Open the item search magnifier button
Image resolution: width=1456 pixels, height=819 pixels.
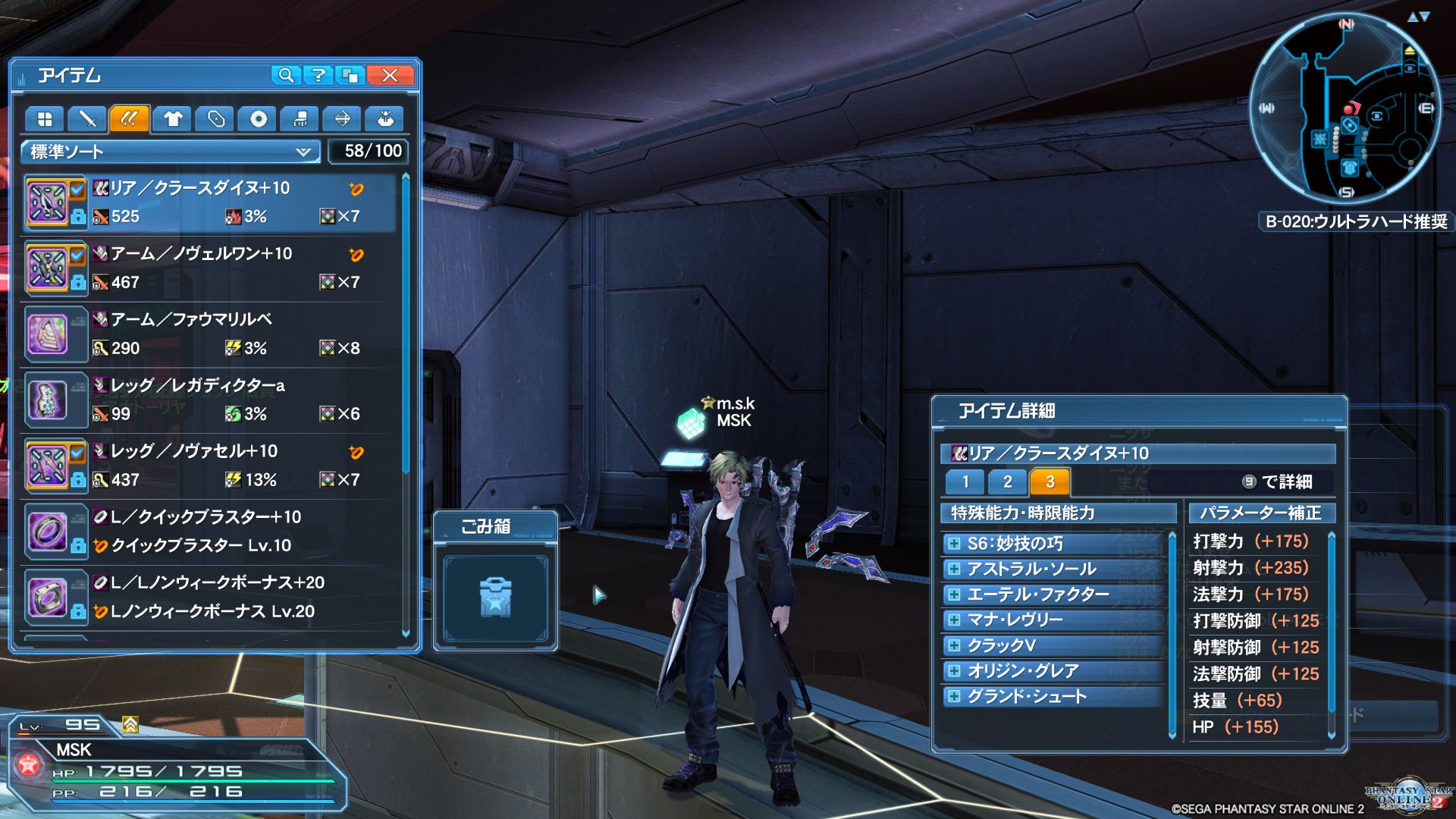[286, 75]
